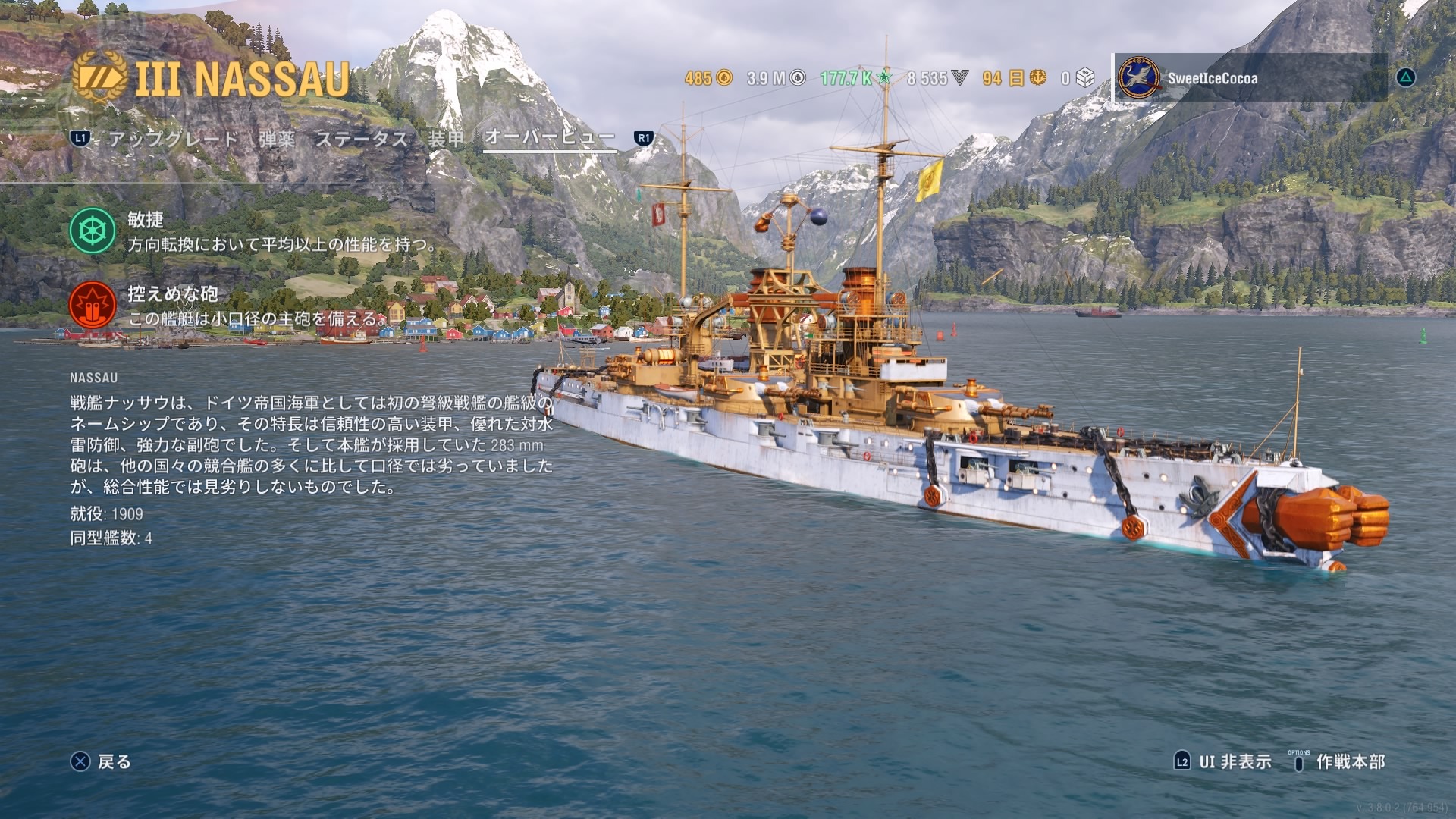Image resolution: width=1456 pixels, height=819 pixels.
Task: Click the 敏捷 ship trait icon
Action: [93, 231]
